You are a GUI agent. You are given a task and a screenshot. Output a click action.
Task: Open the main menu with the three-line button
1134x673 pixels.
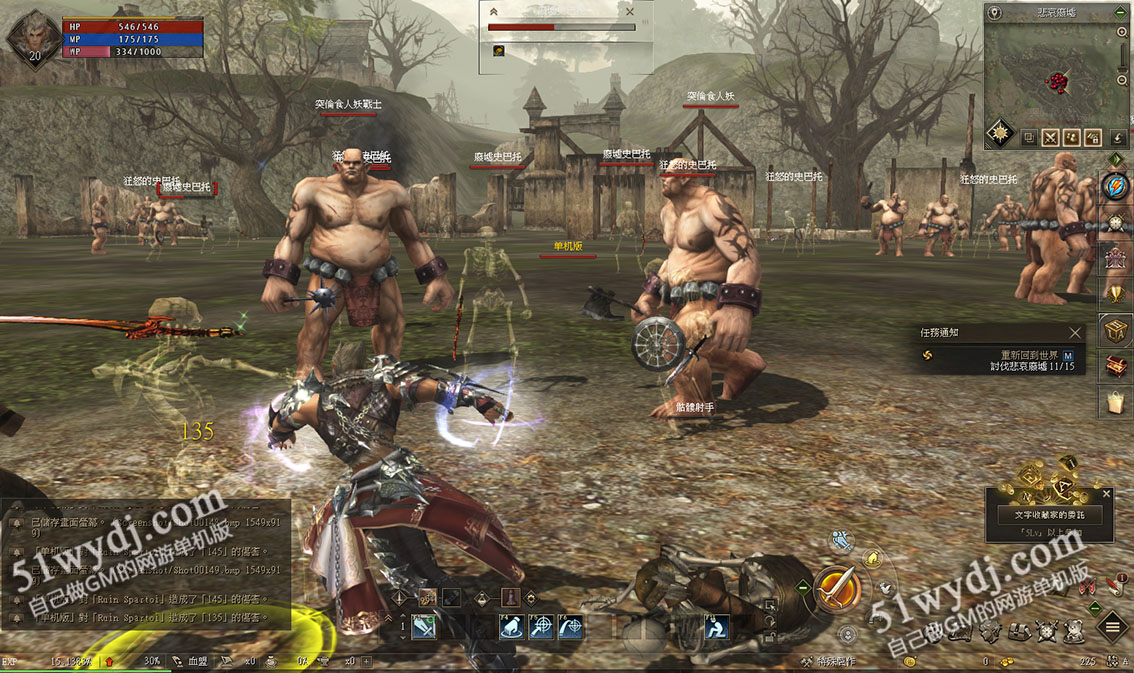[1111, 628]
